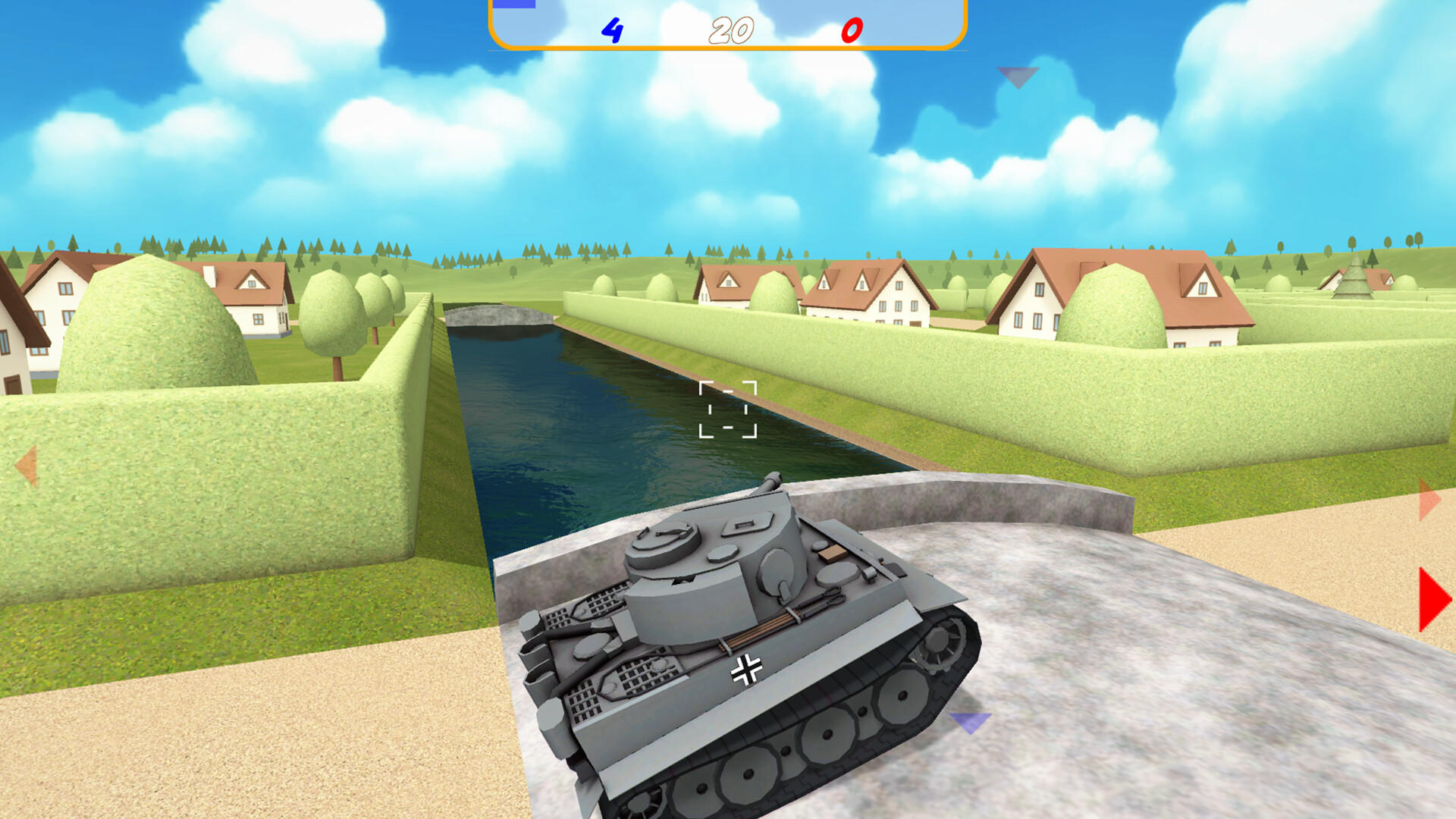Click the blue score number 4

610,31
